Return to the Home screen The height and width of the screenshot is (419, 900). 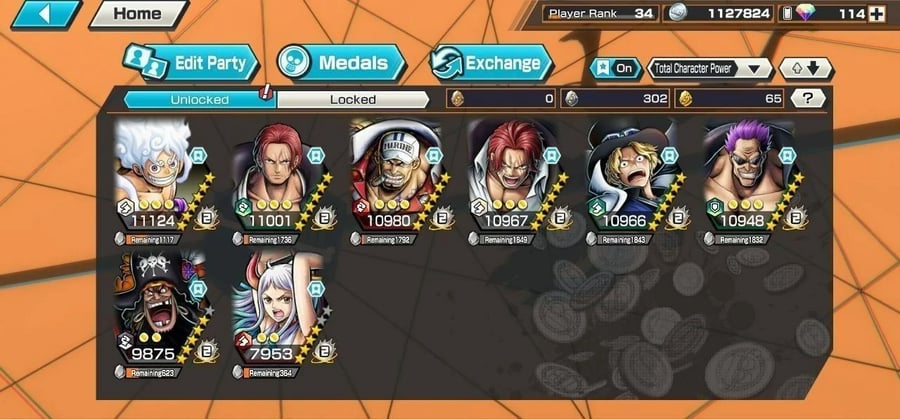[x=138, y=15]
